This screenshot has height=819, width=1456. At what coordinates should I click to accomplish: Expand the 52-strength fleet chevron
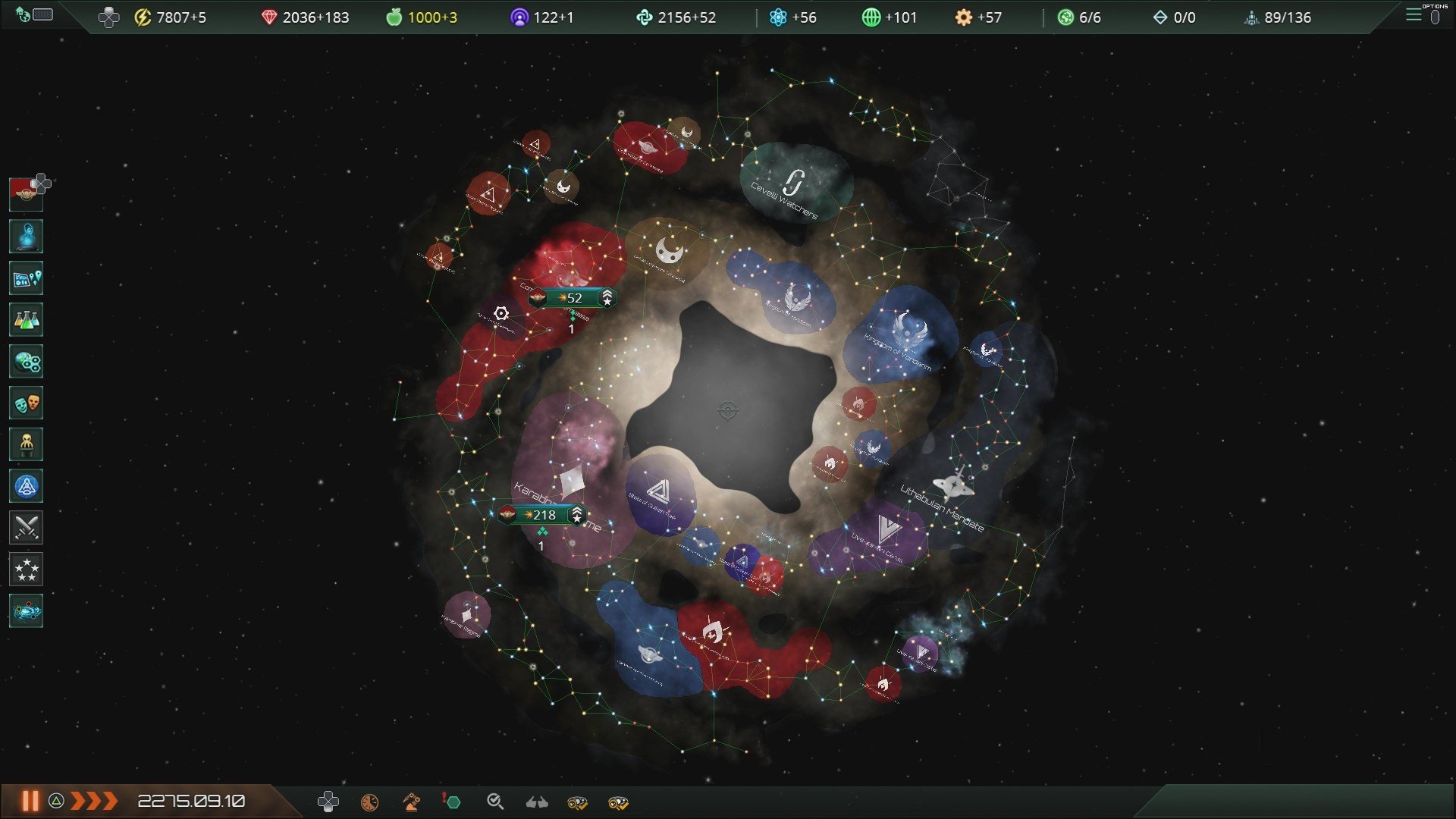point(607,298)
